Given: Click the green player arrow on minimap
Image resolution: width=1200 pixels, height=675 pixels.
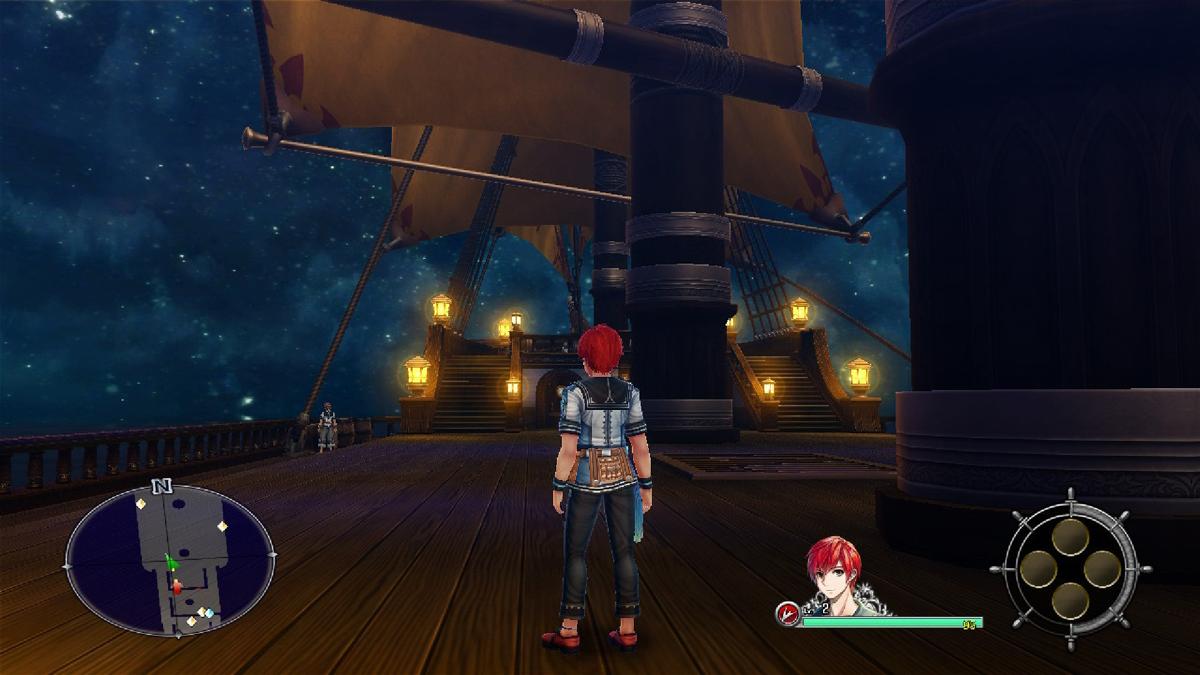Looking at the screenshot, I should [171, 564].
